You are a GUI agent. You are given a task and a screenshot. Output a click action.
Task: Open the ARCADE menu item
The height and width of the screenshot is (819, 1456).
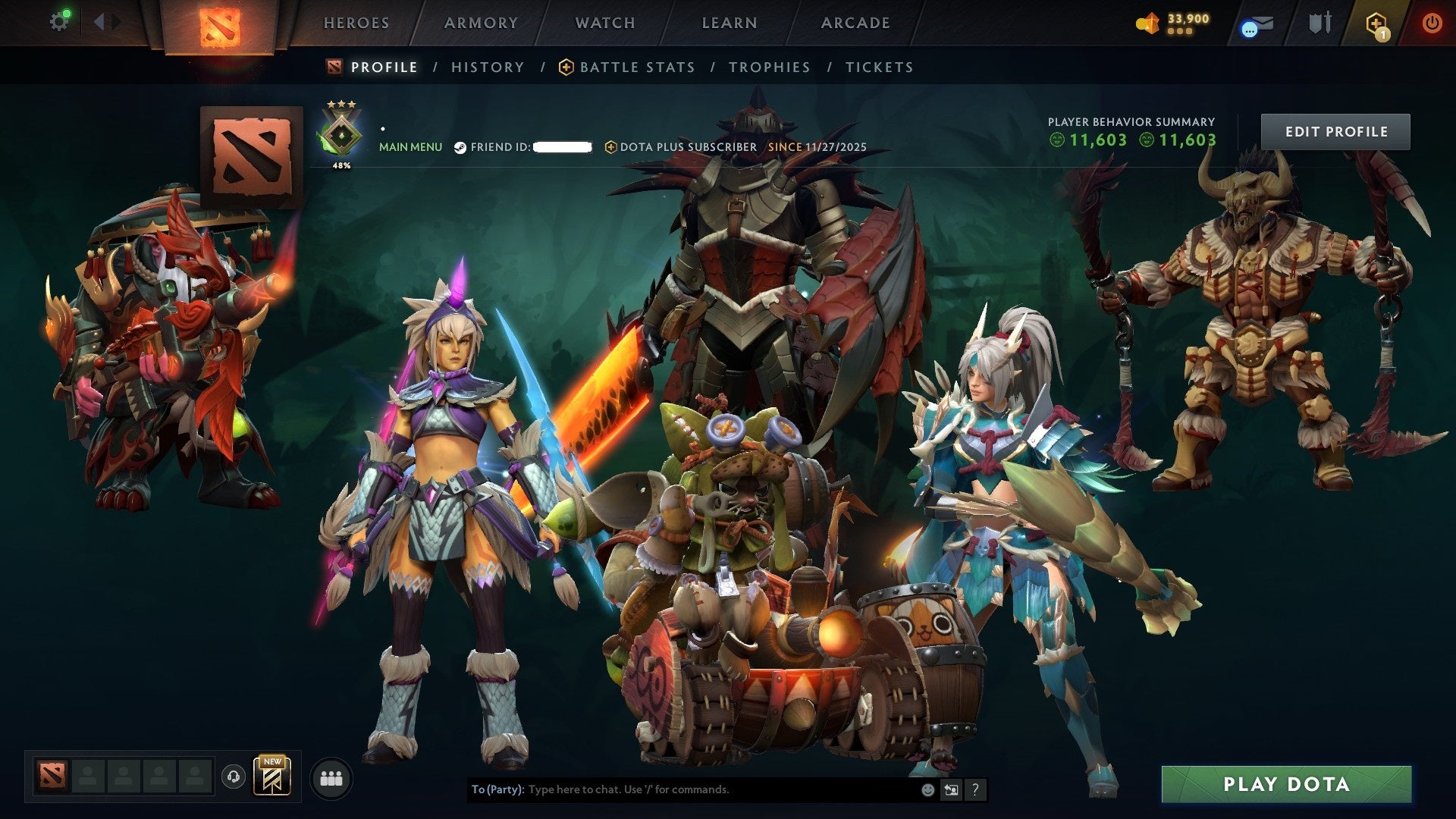pos(855,23)
